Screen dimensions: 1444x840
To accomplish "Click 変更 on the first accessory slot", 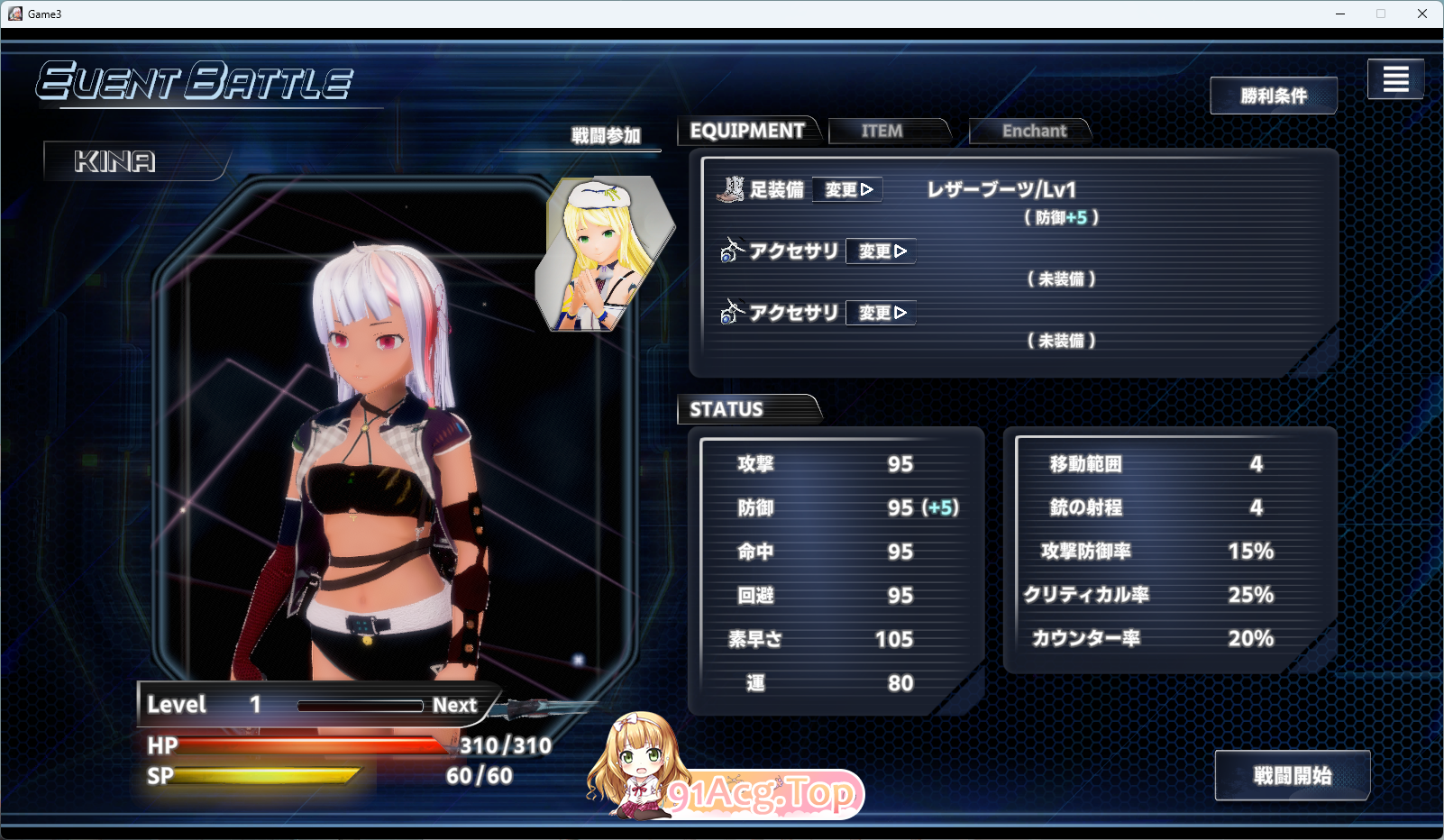I will click(x=880, y=251).
